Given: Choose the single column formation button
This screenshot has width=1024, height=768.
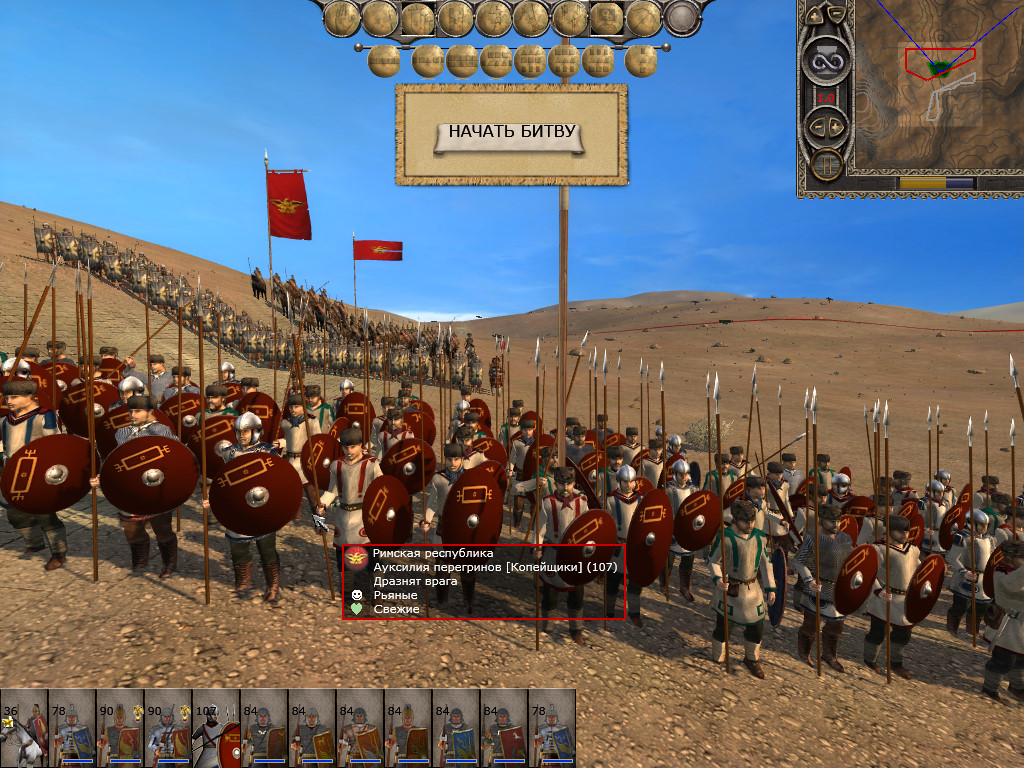Looking at the screenshot, I should [640, 61].
